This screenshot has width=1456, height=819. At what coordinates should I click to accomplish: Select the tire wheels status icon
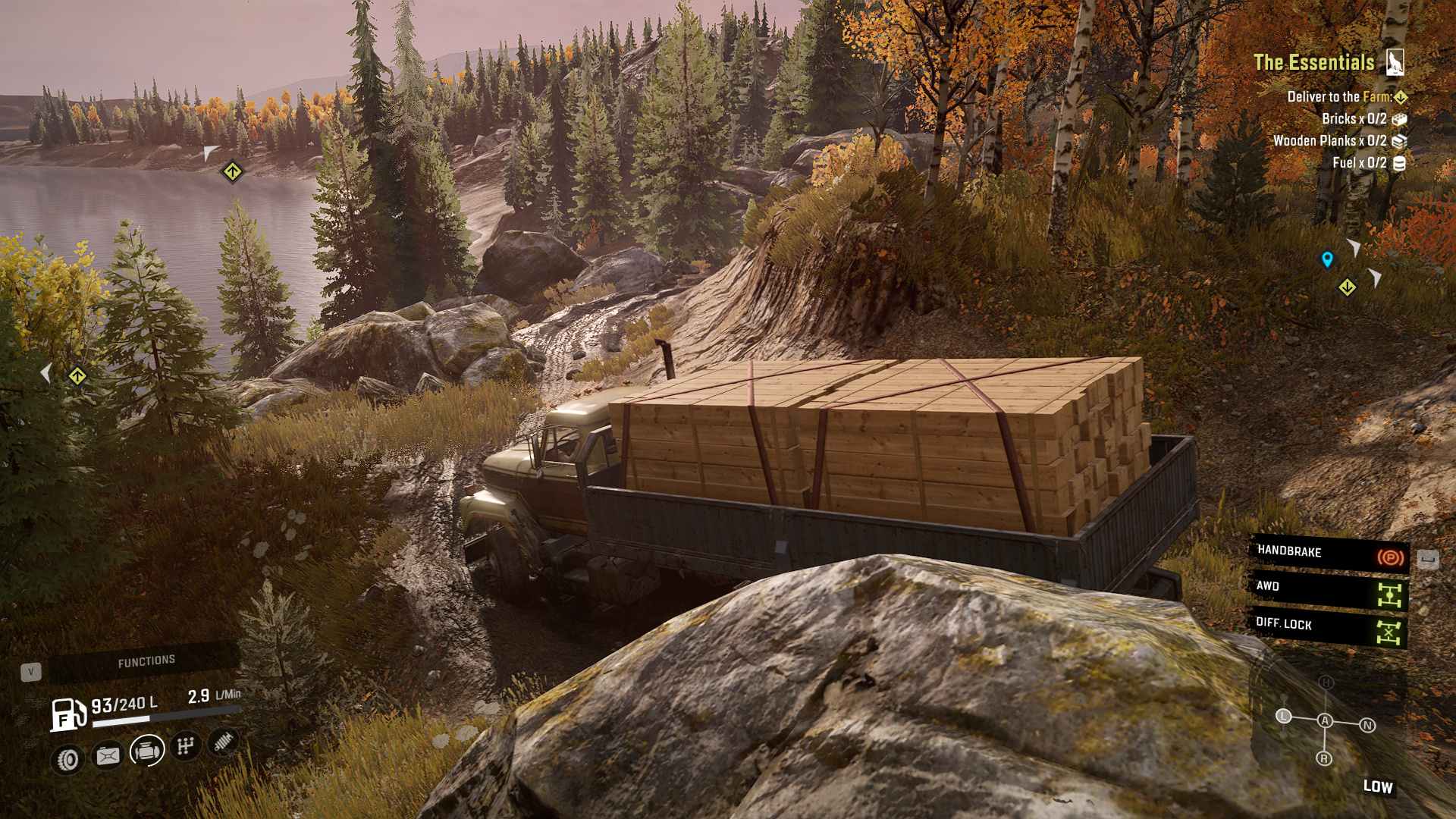68,759
